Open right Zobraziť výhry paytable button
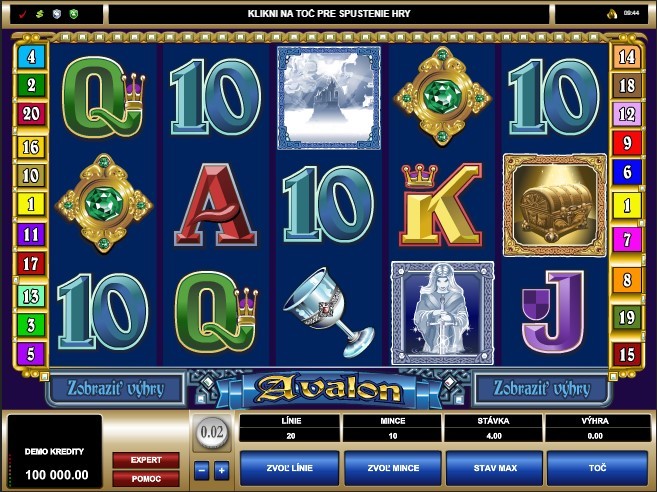The width and height of the screenshot is (657, 492). pos(541,387)
